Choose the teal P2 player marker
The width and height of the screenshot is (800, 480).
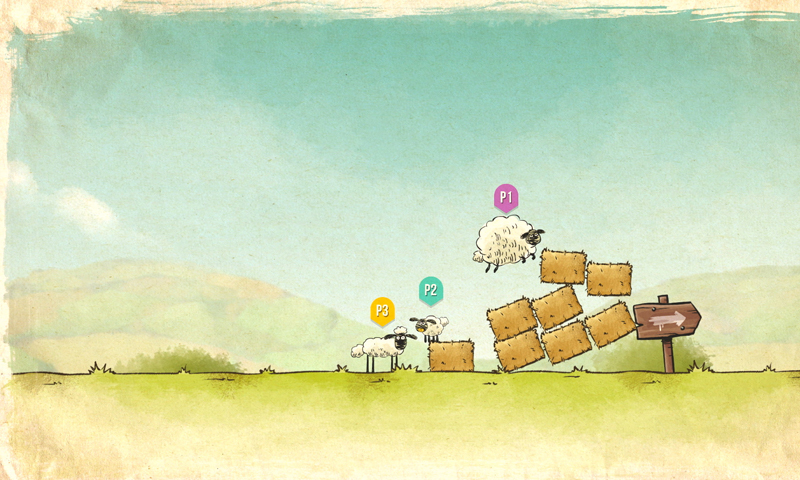pos(430,291)
